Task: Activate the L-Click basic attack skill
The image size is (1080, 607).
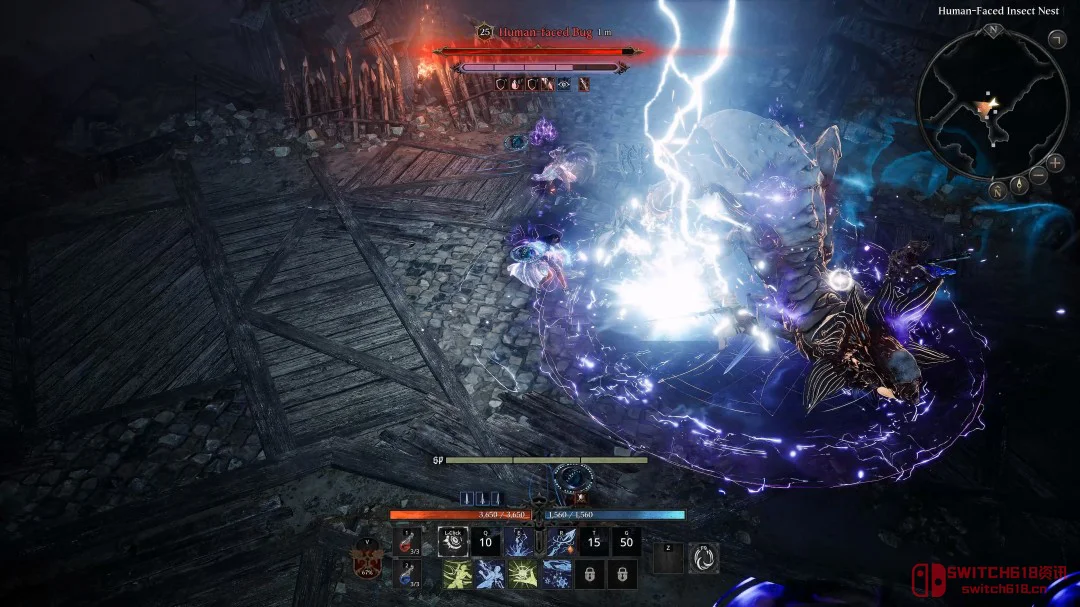Action: point(454,542)
